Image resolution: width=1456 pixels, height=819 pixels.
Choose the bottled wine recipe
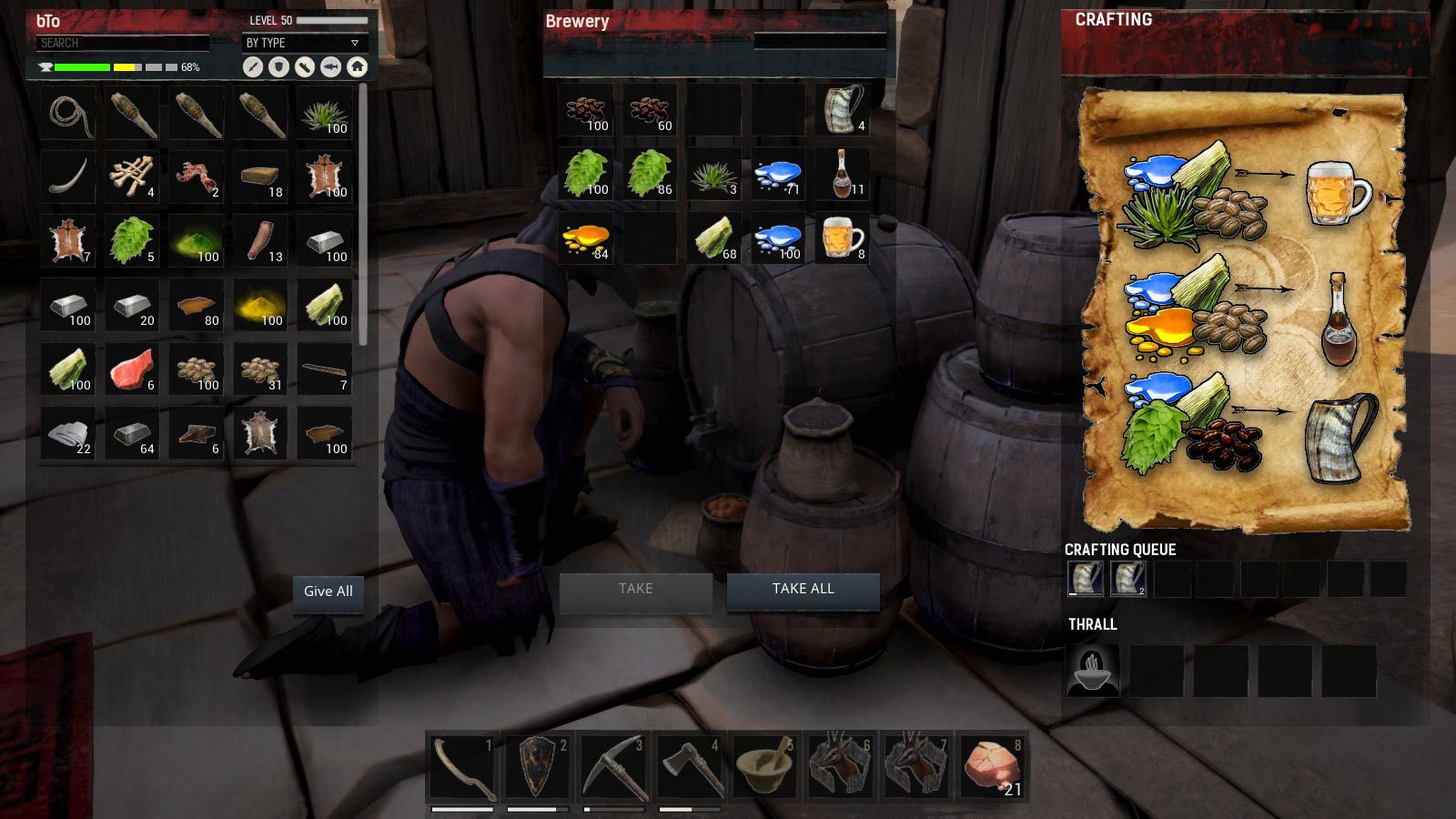click(x=1338, y=320)
